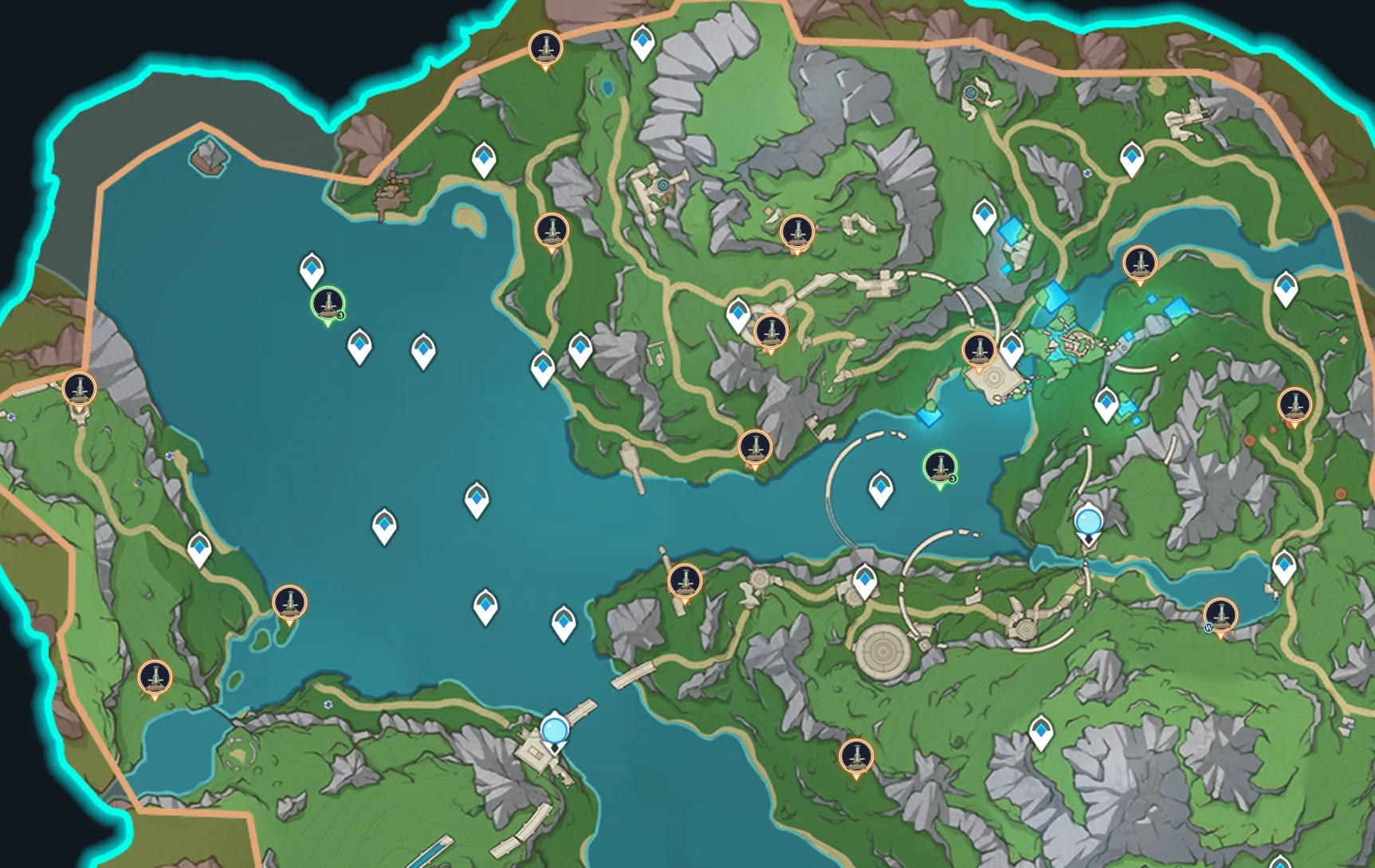Select the statue marker with the W badge
Viewport: 1375px width, 868px height.
tap(1220, 615)
